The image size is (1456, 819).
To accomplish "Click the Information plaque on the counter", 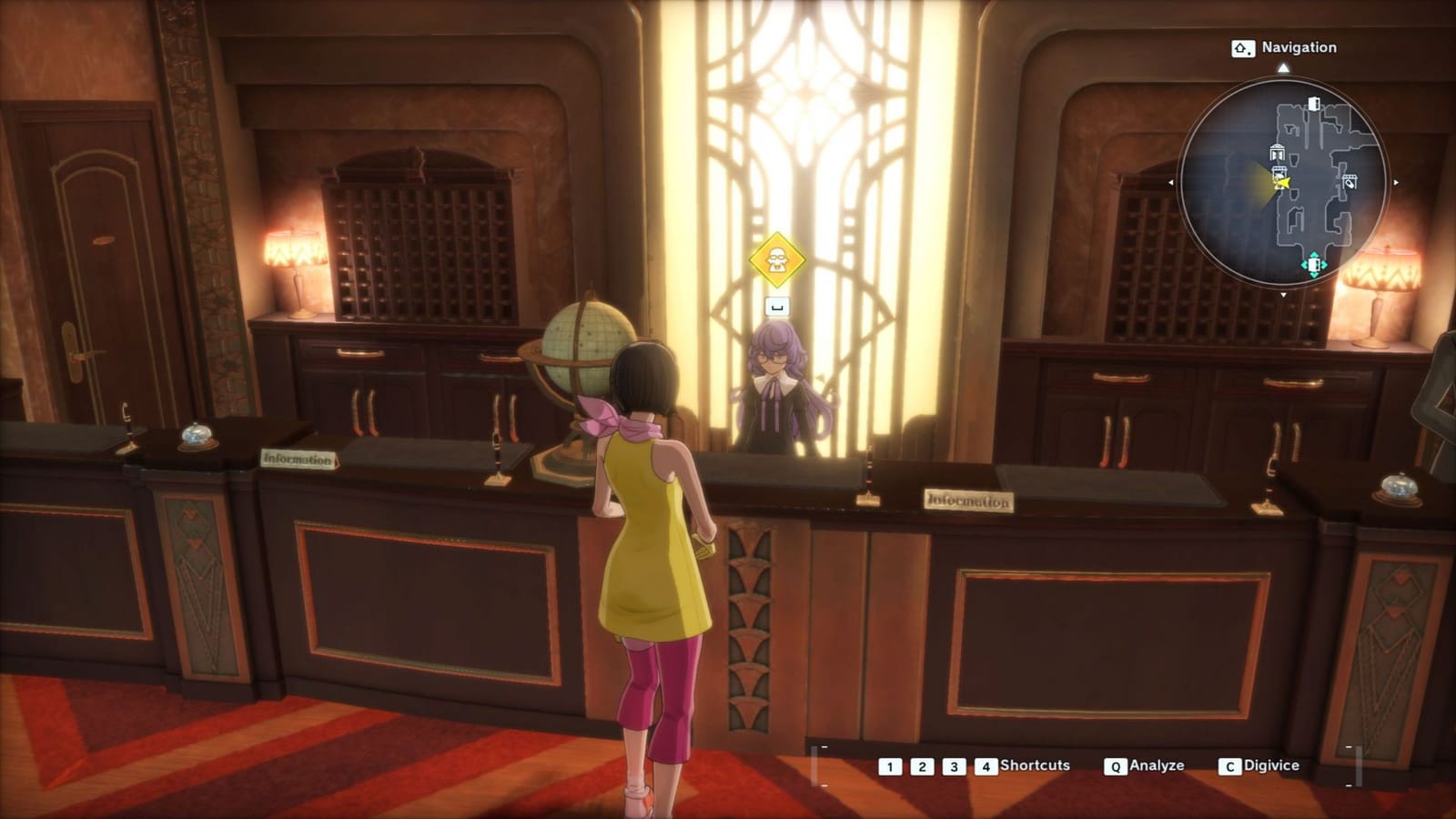I will [969, 499].
